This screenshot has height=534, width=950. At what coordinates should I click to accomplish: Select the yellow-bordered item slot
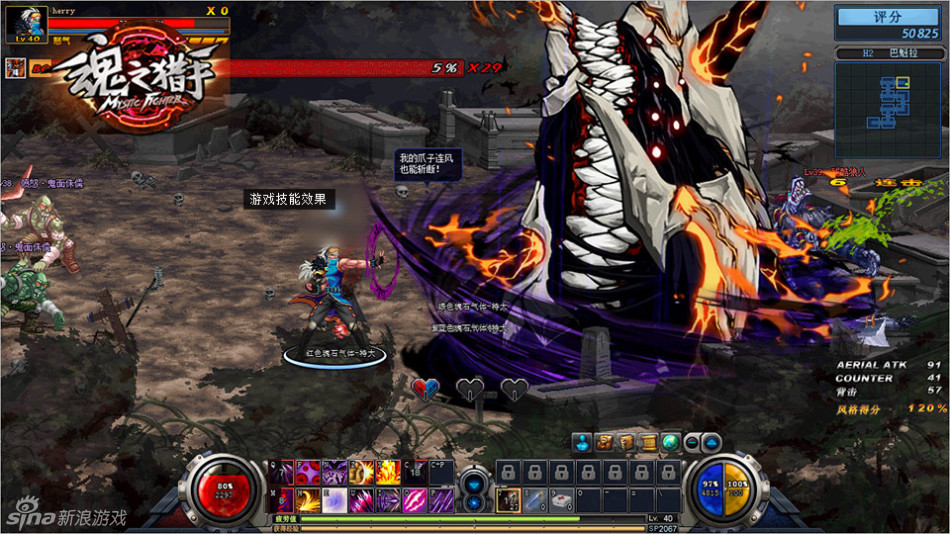508,499
